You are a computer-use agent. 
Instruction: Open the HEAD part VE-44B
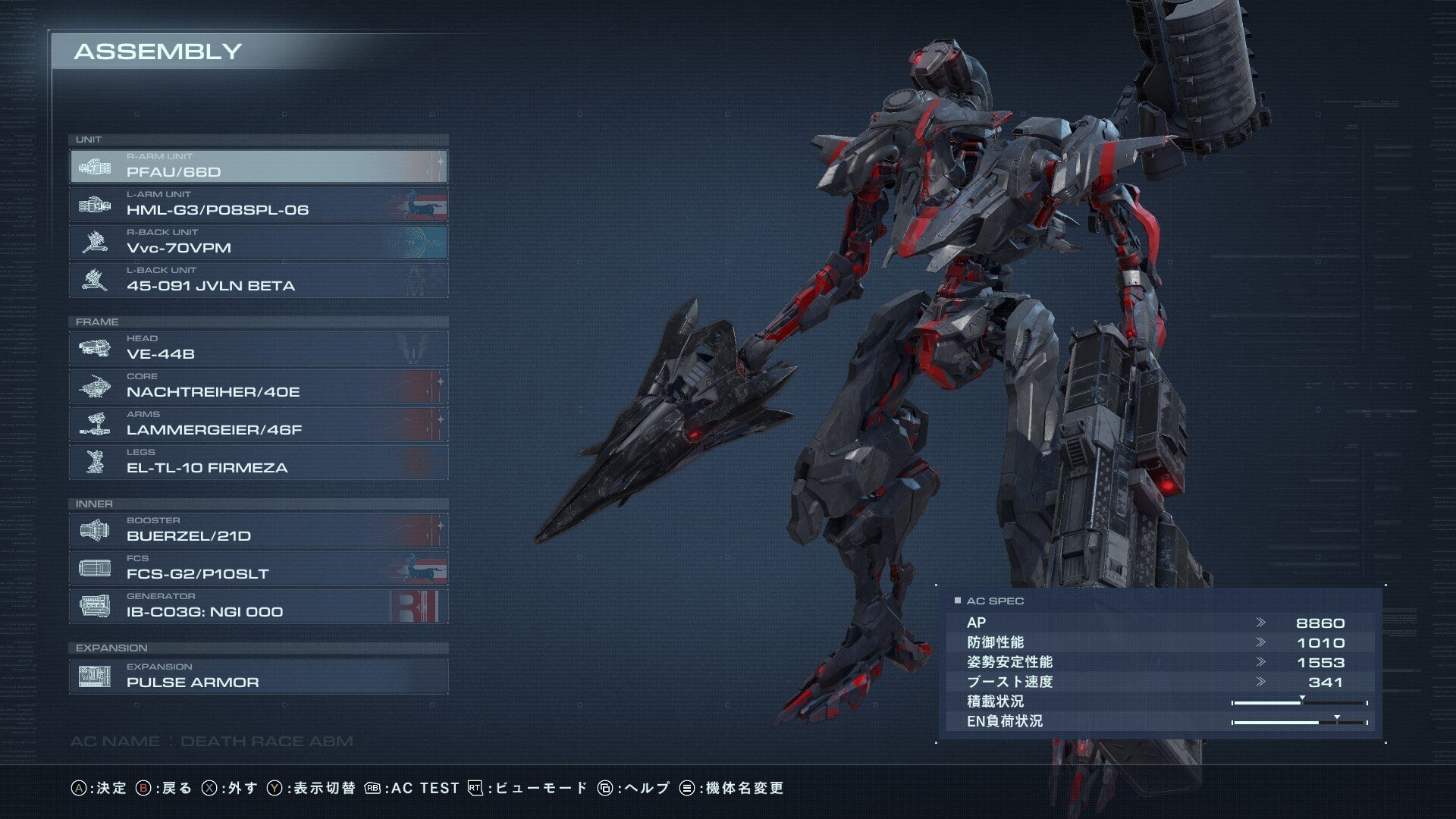259,348
